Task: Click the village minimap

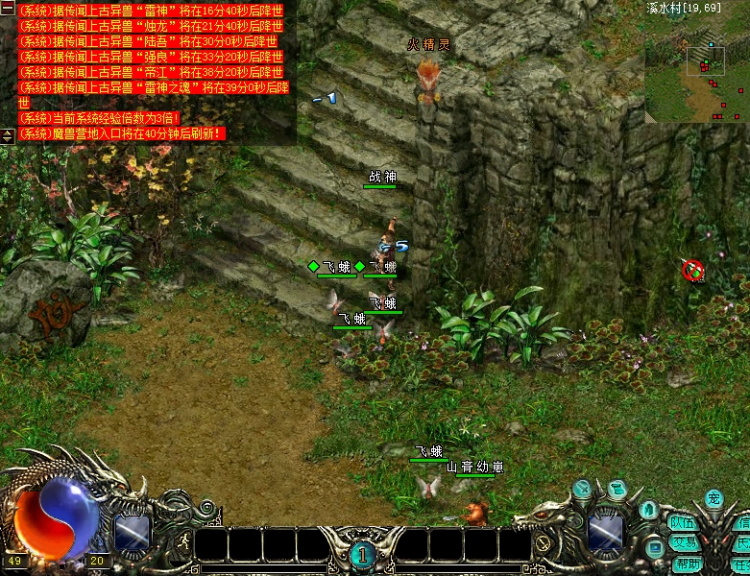Action: pyautogui.click(x=697, y=68)
